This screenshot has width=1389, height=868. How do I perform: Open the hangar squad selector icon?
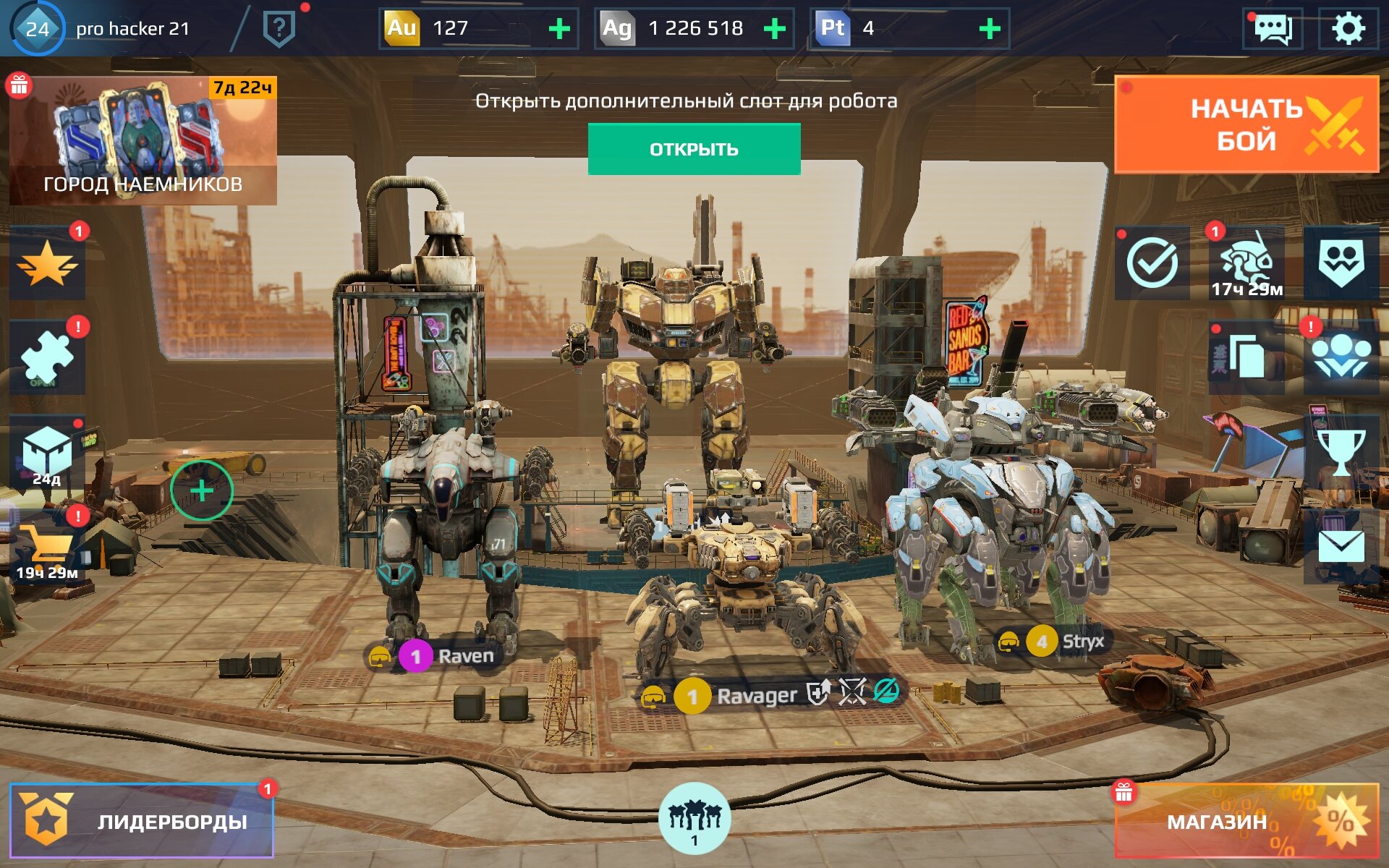click(694, 818)
